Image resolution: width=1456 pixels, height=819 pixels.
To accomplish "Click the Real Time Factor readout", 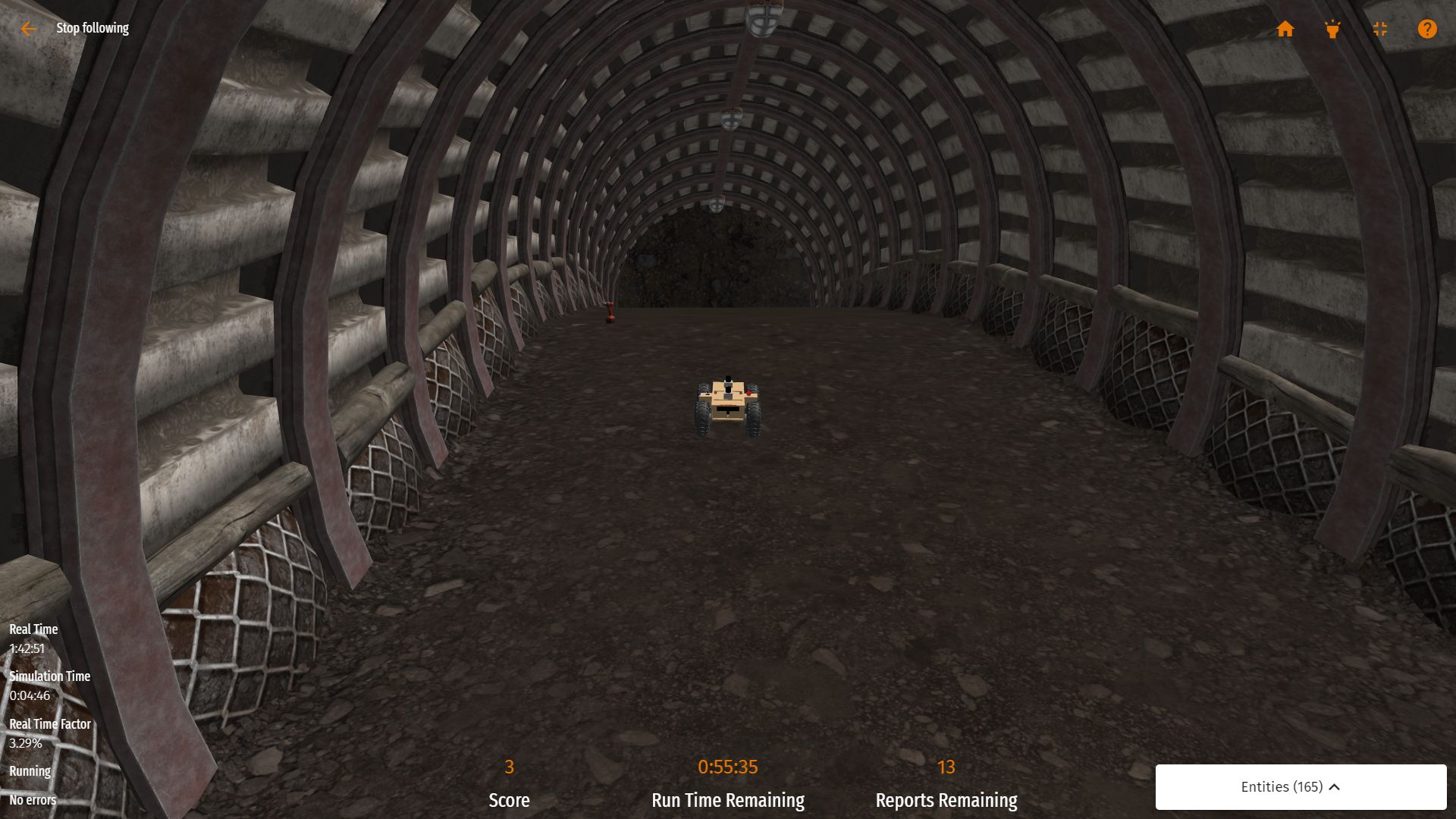I will [x=51, y=724].
